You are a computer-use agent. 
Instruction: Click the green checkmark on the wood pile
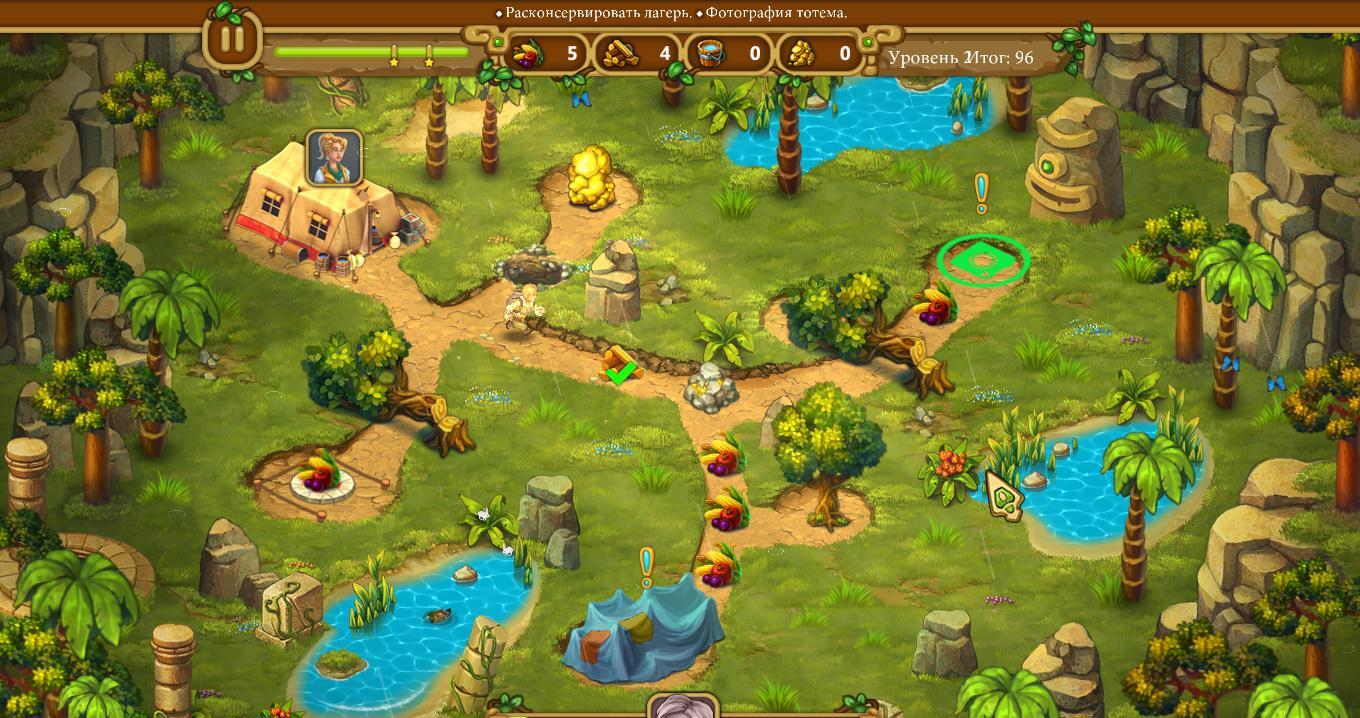tap(621, 374)
